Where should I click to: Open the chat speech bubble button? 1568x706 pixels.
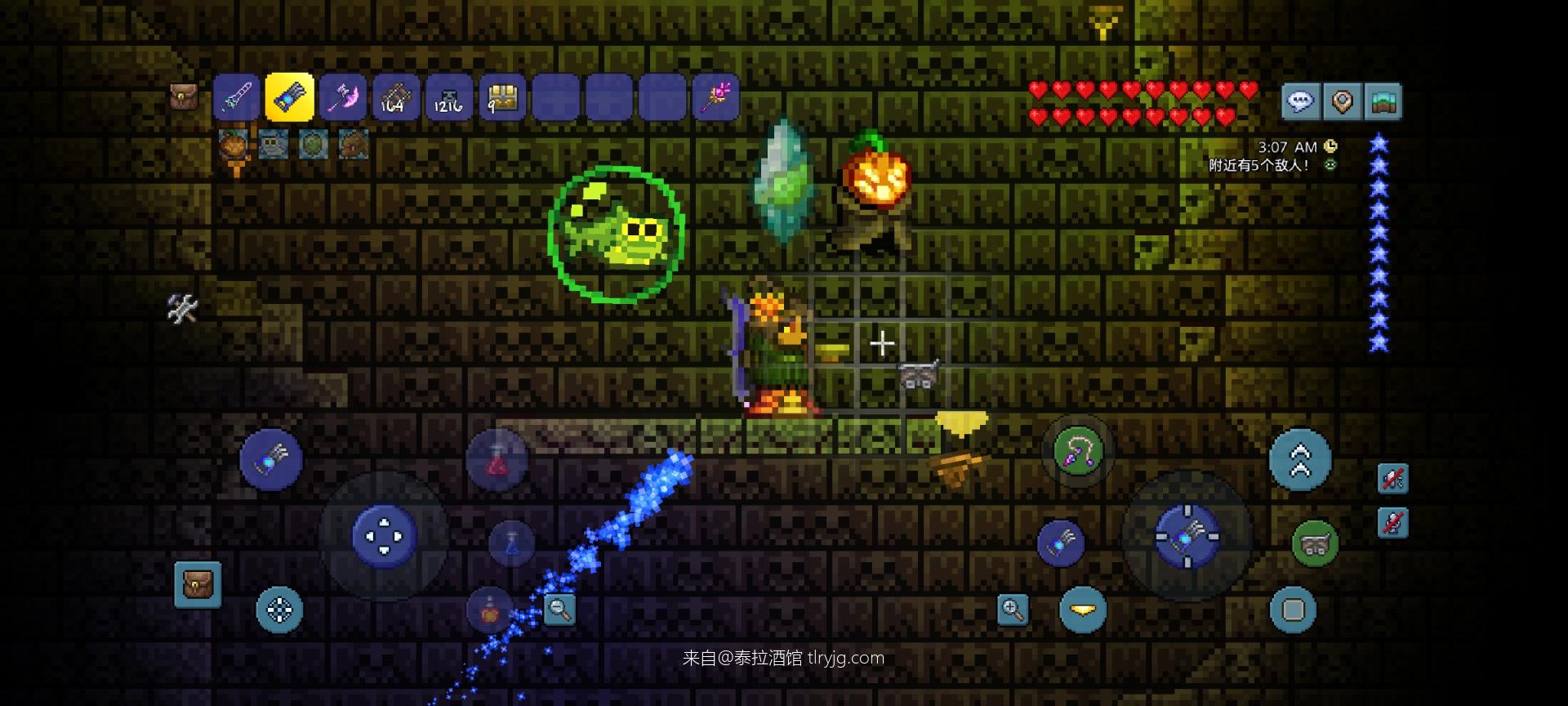tap(1300, 101)
